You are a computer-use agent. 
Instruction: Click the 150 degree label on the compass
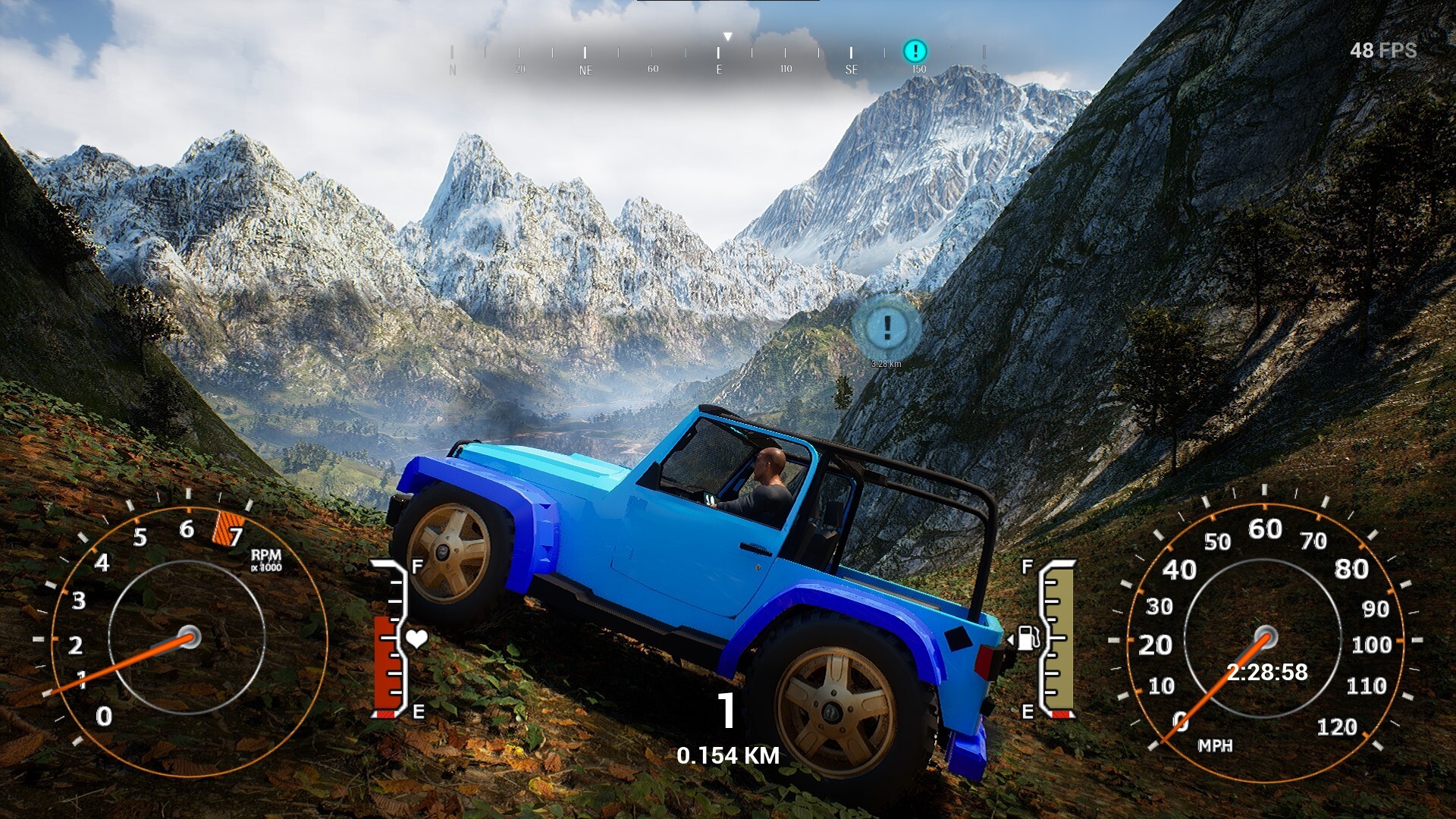(918, 69)
